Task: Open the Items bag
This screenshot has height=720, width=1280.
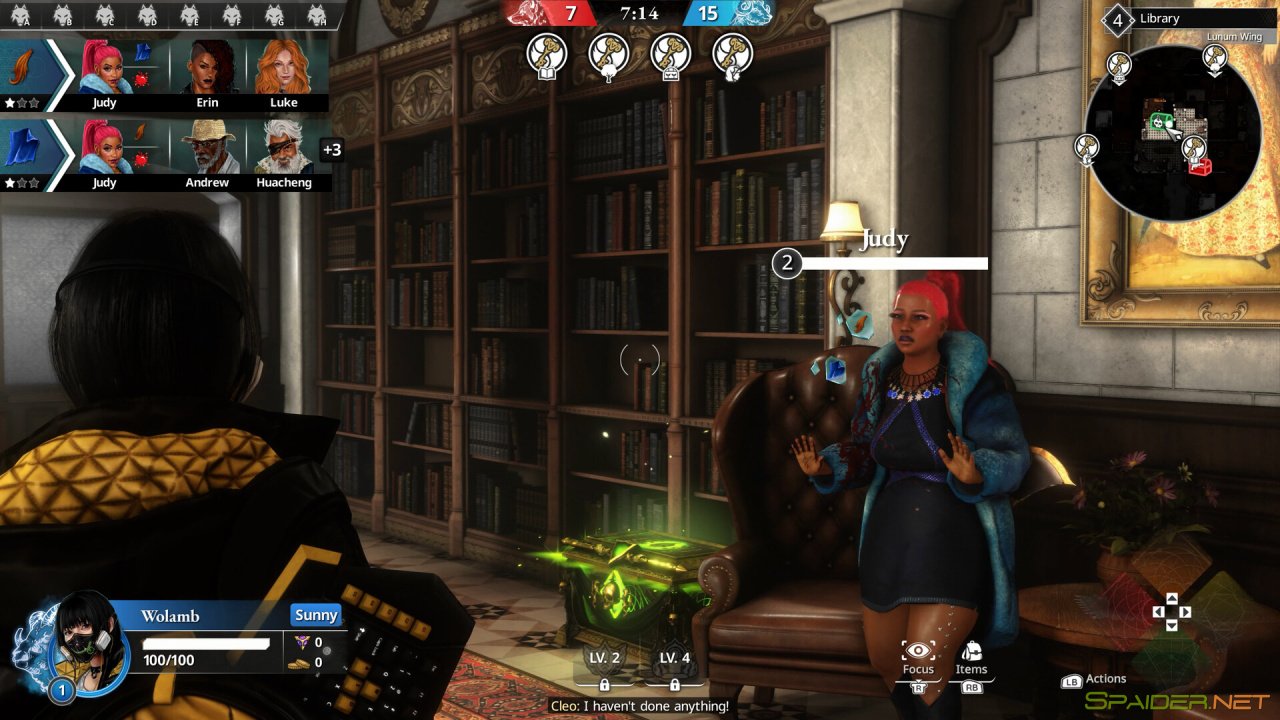Action: point(970,652)
